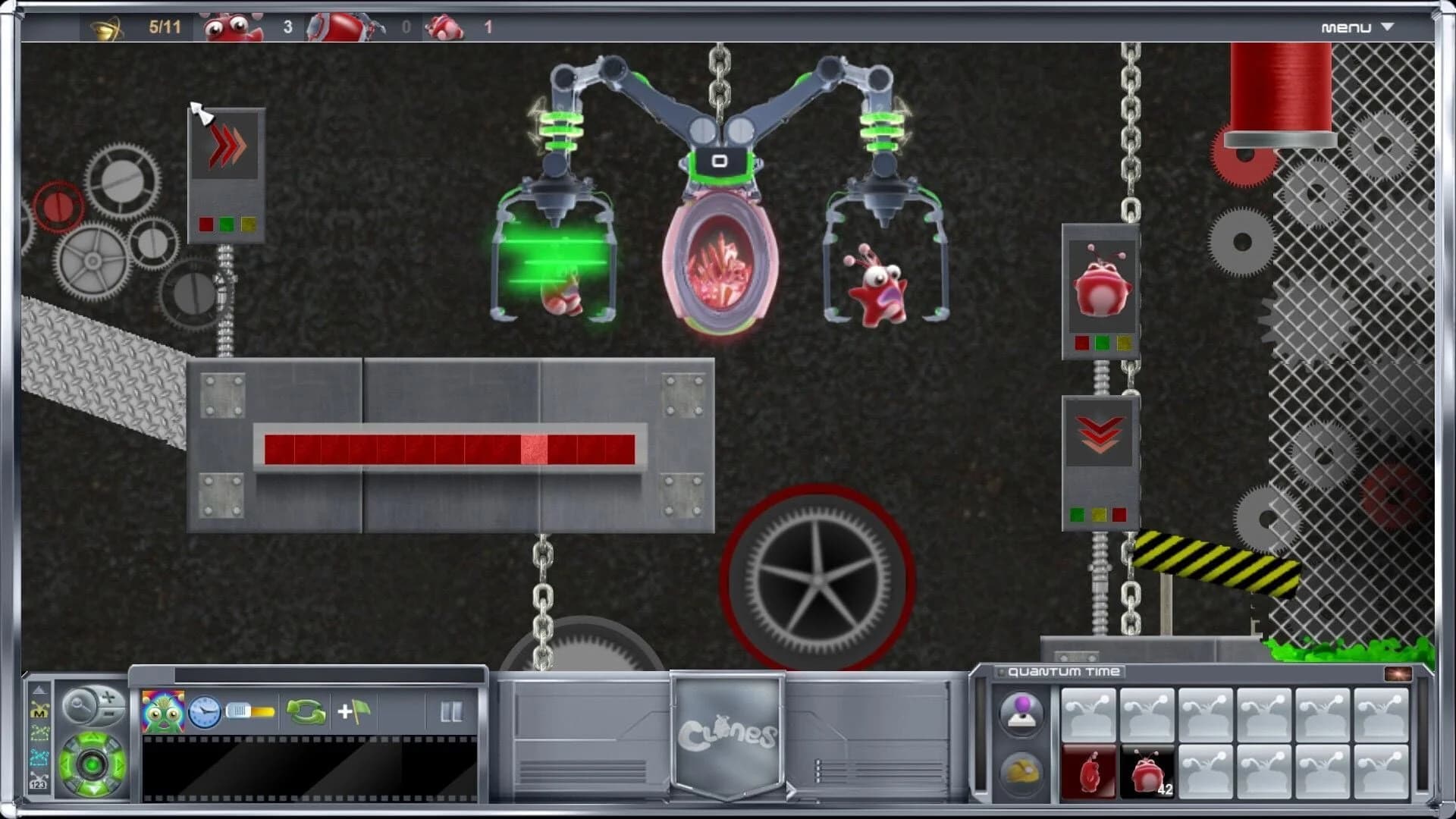Toggle the pause button on the toolbar
The image size is (1456, 819).
[x=450, y=711]
